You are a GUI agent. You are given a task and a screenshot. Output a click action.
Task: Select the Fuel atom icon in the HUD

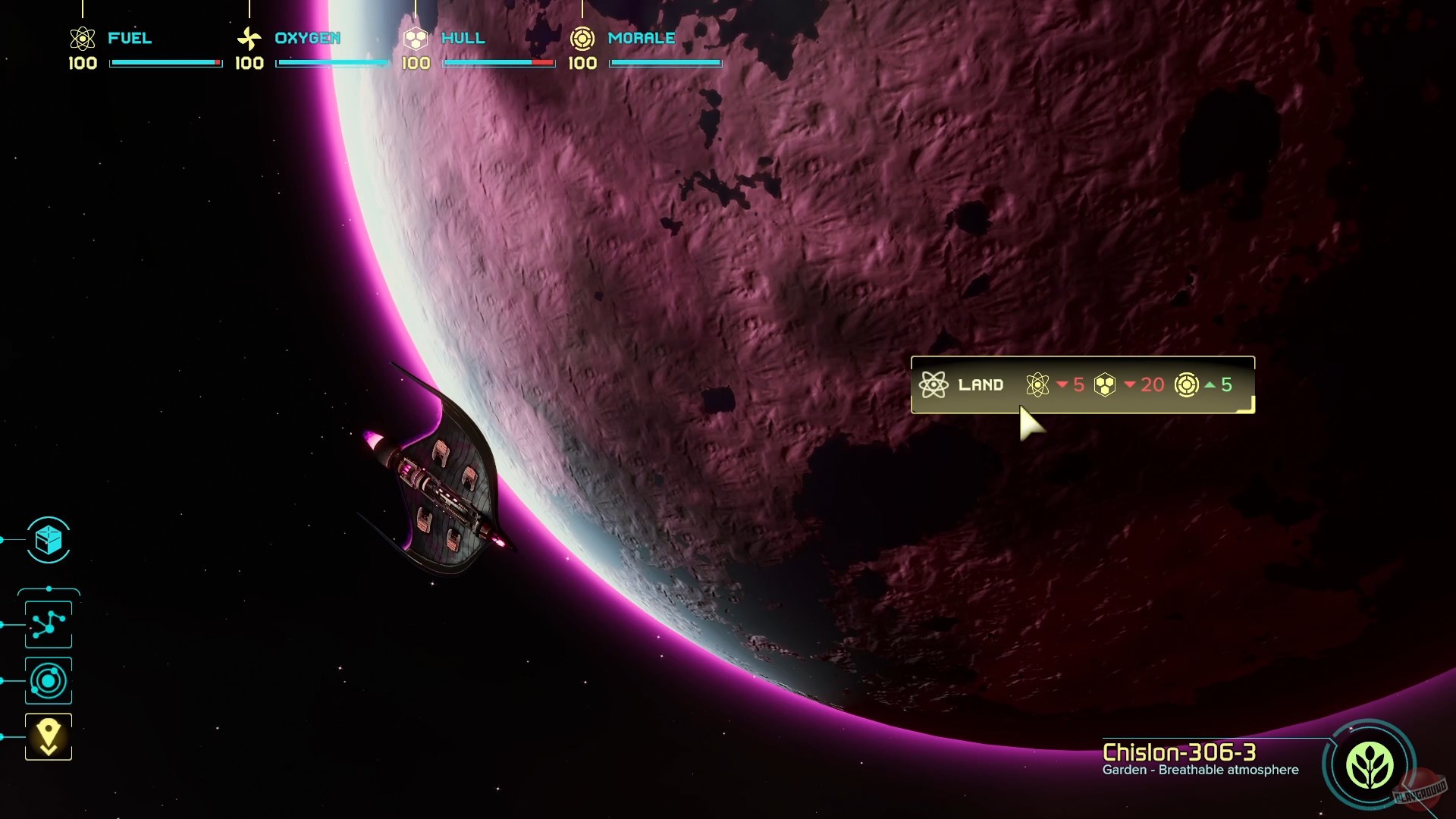point(81,36)
